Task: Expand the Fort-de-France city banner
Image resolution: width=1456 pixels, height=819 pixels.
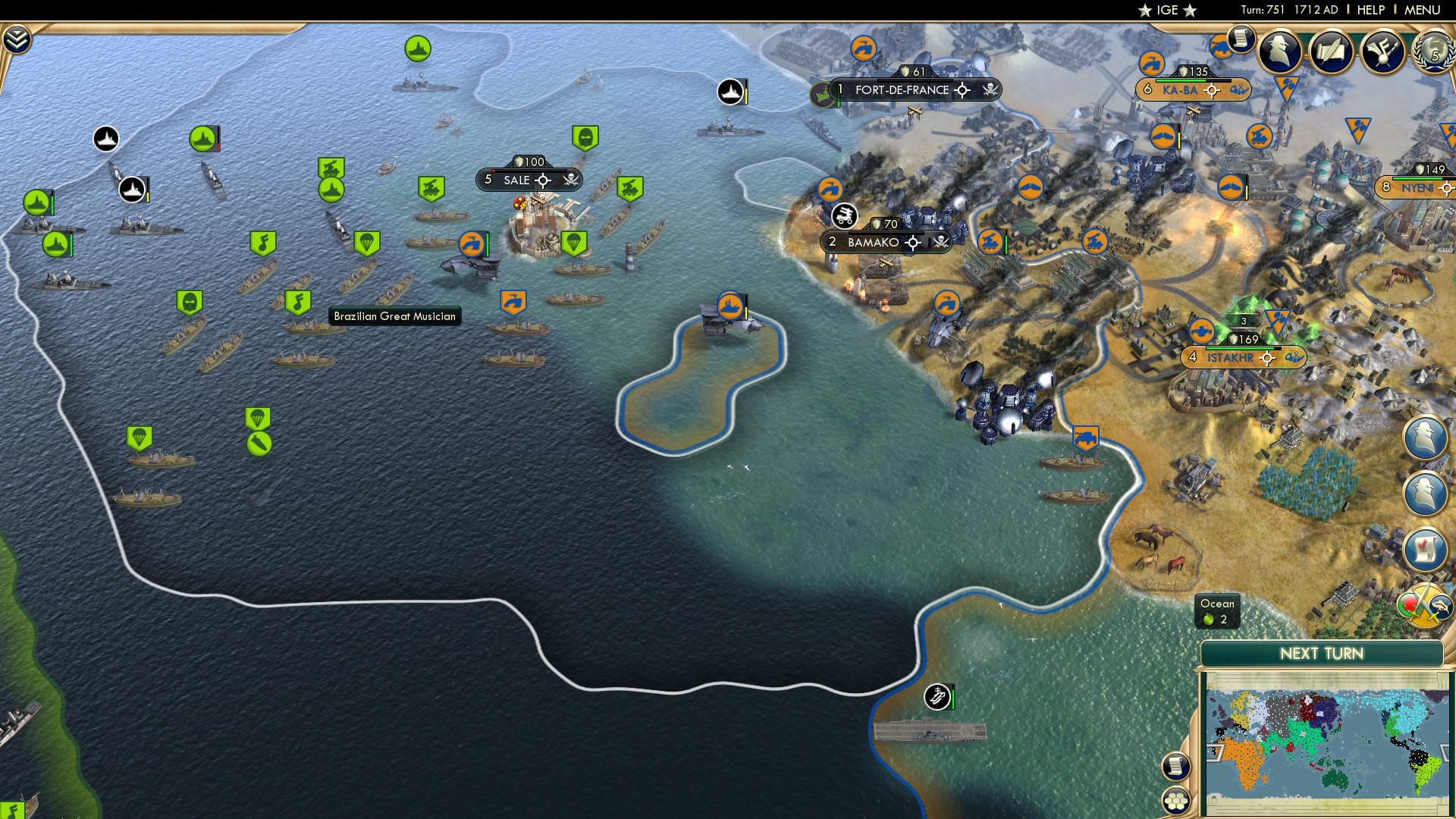Action: tap(902, 89)
